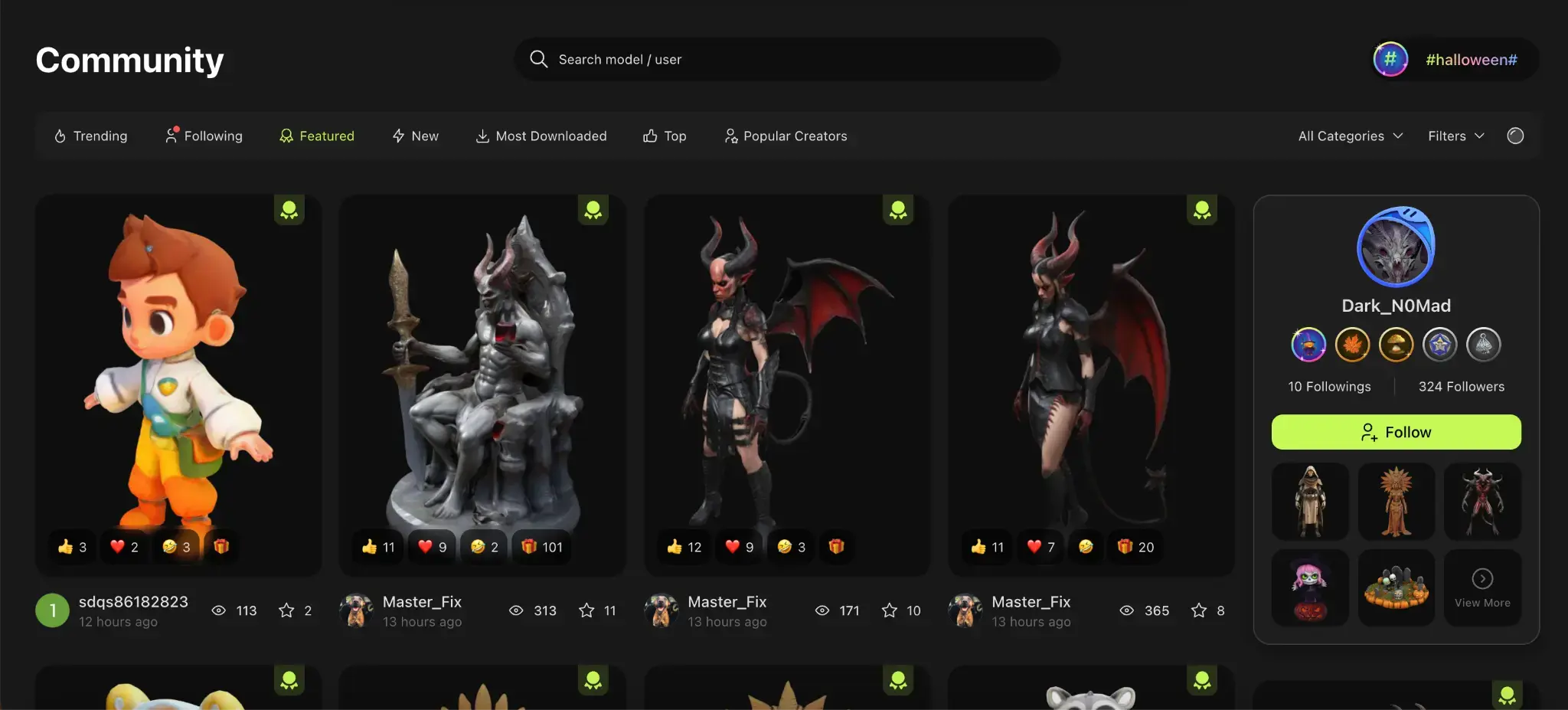
Task: Click the #halloween# hashtag icon
Action: click(1391, 59)
